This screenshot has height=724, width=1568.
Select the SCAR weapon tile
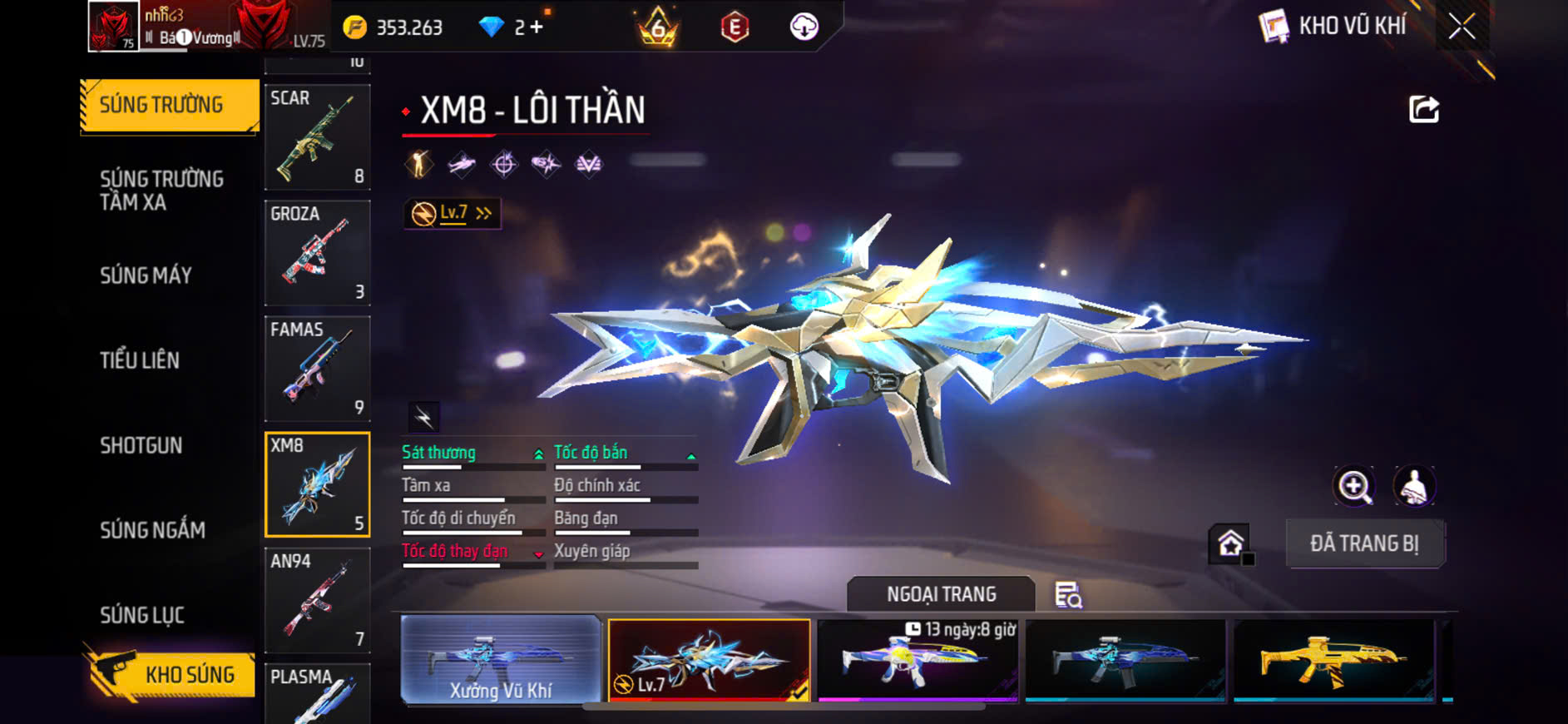coord(317,136)
